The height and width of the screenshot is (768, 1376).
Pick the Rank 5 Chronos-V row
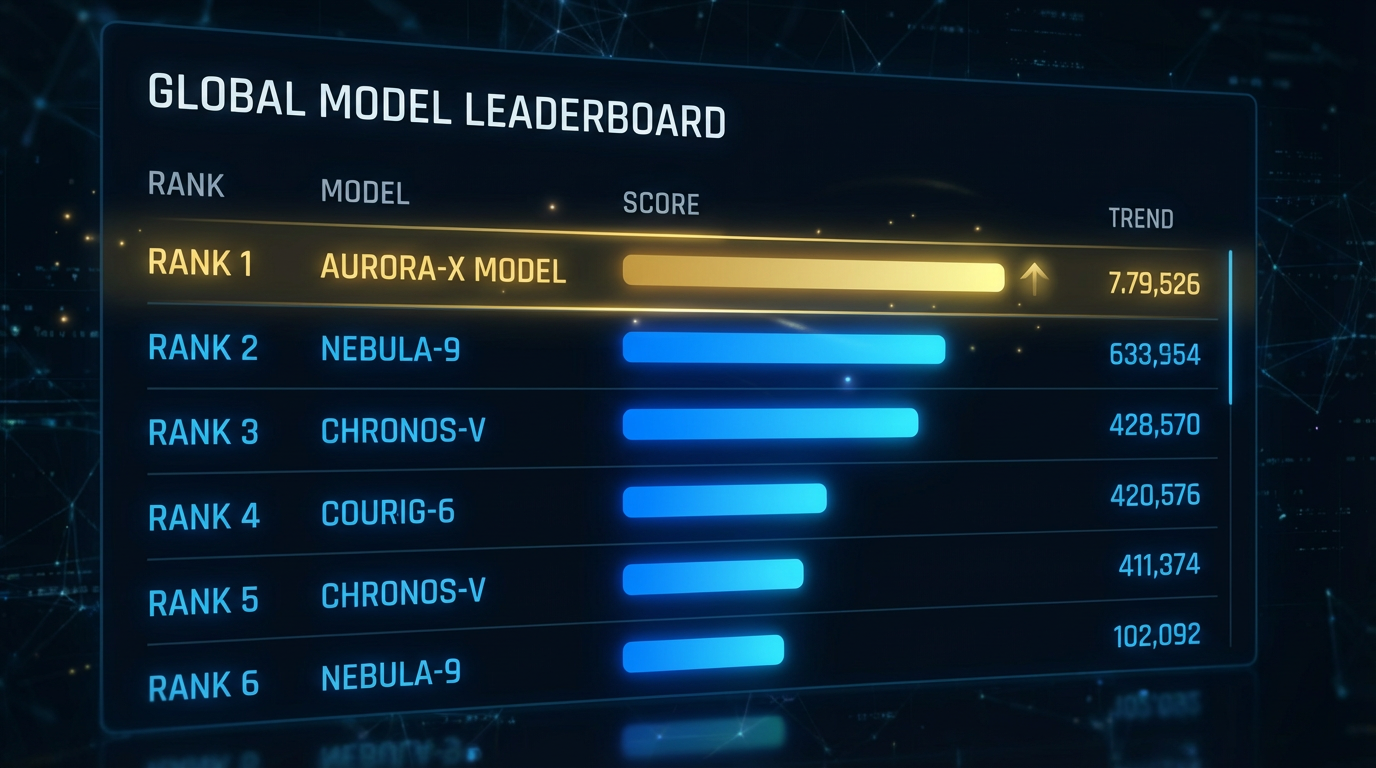point(402,594)
